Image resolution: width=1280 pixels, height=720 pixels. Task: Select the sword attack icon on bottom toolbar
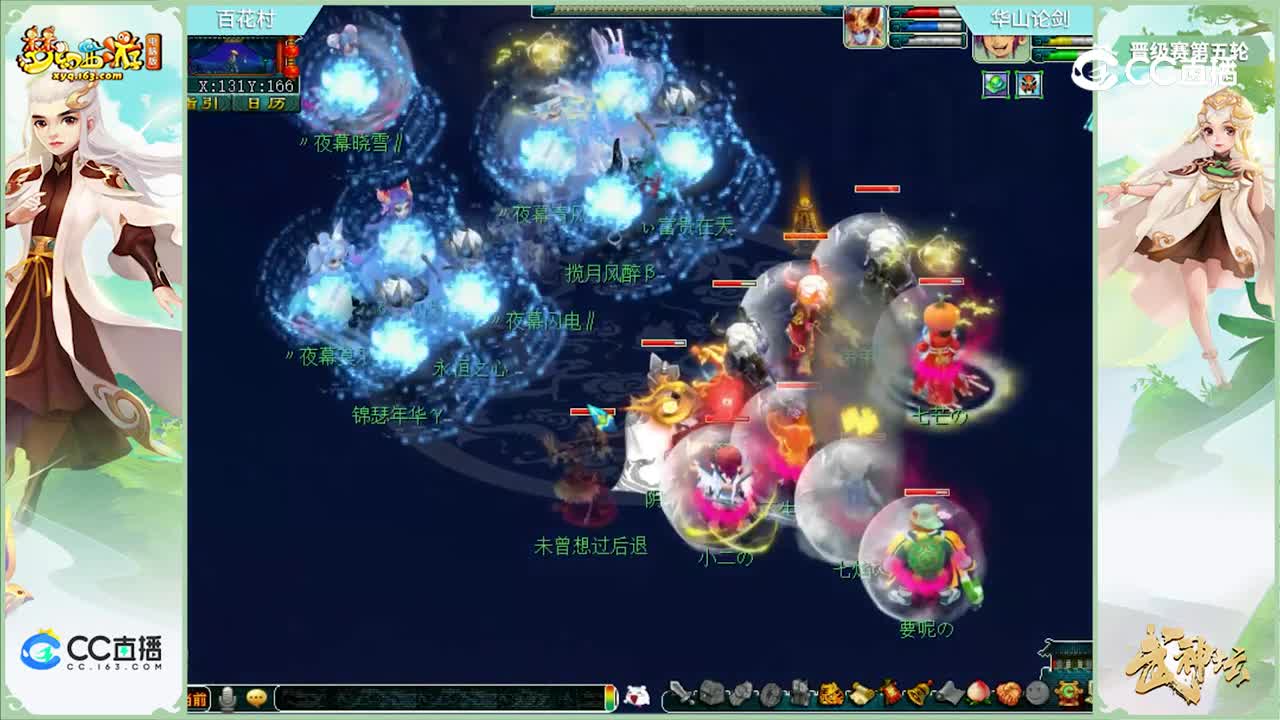click(681, 693)
